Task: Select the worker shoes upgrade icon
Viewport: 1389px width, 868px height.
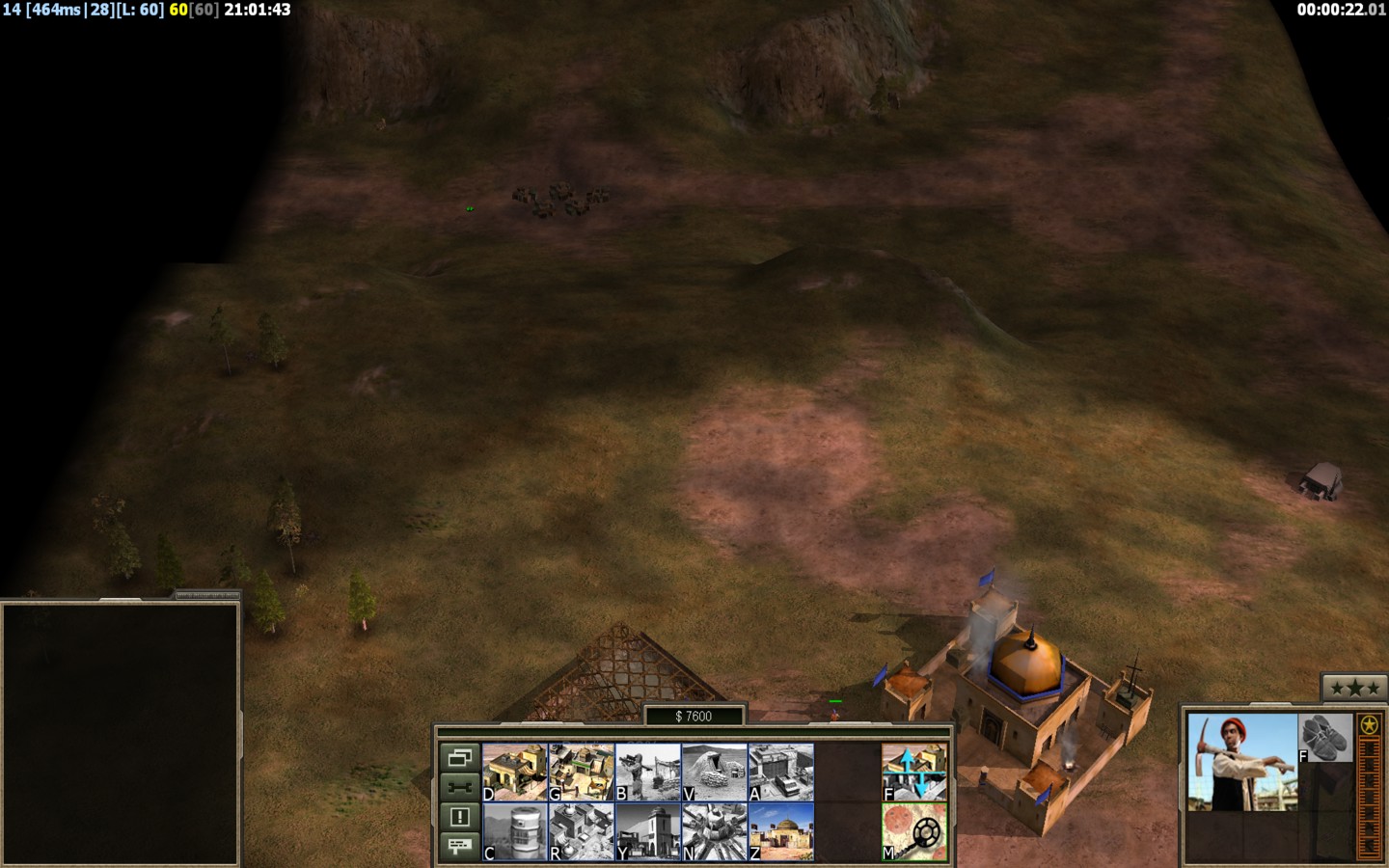Action: (x=1325, y=738)
